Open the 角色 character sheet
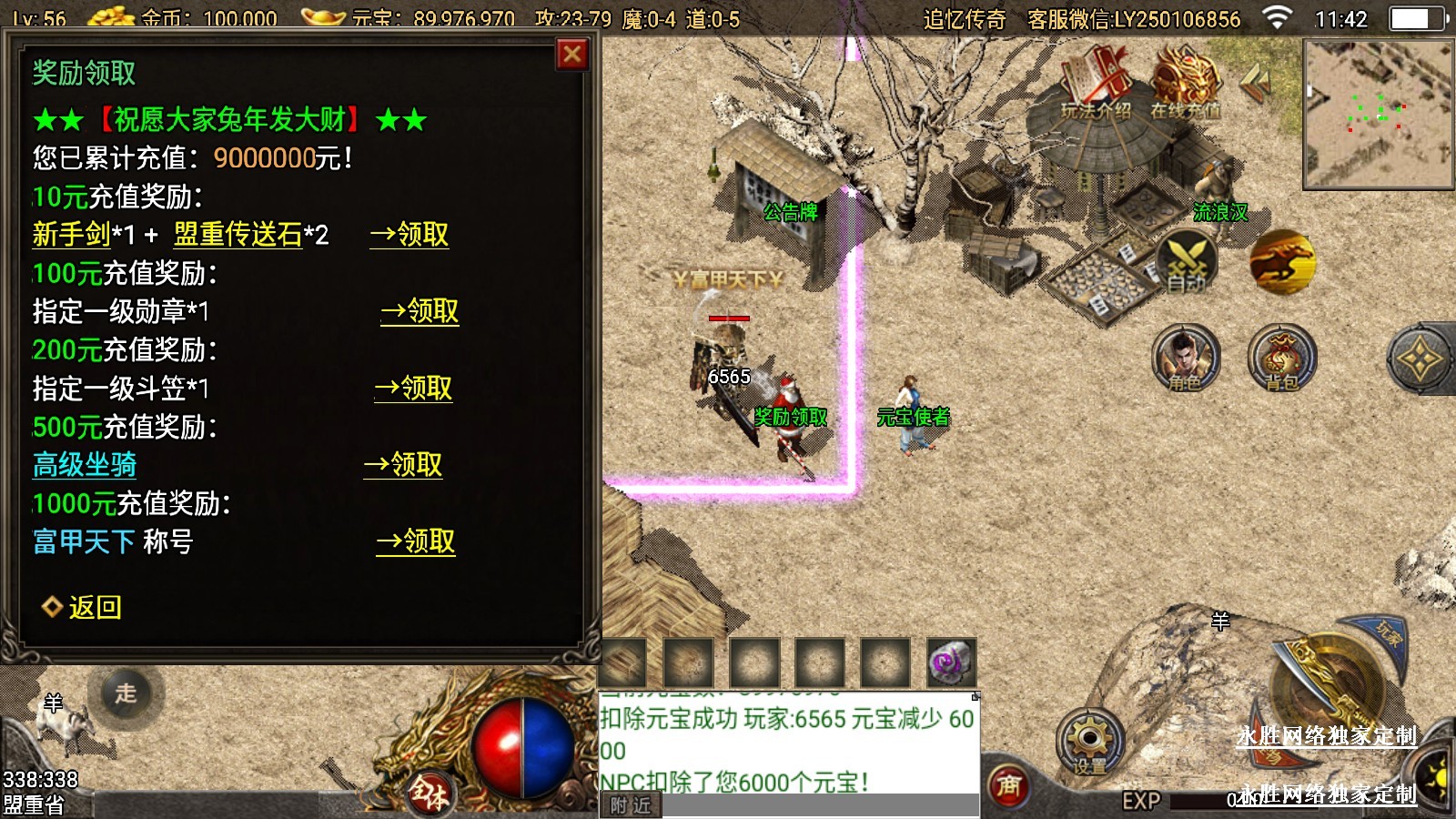Image resolution: width=1456 pixels, height=819 pixels. coord(1185,358)
